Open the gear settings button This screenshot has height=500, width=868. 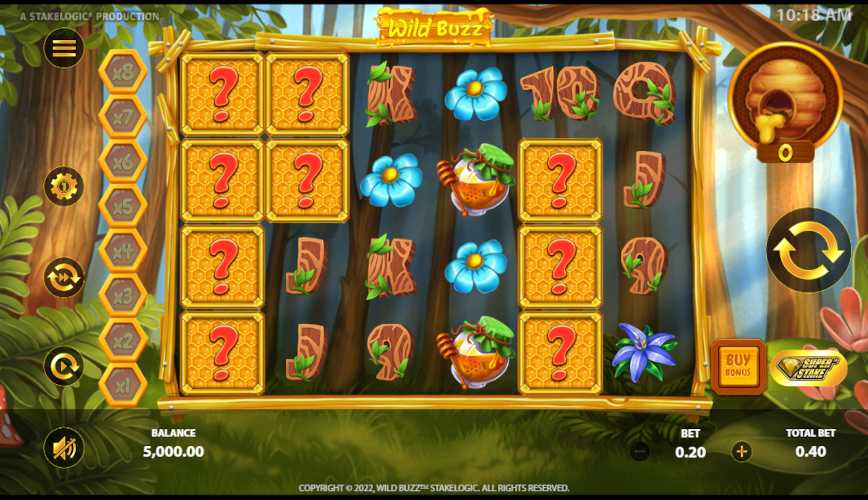tap(63, 186)
